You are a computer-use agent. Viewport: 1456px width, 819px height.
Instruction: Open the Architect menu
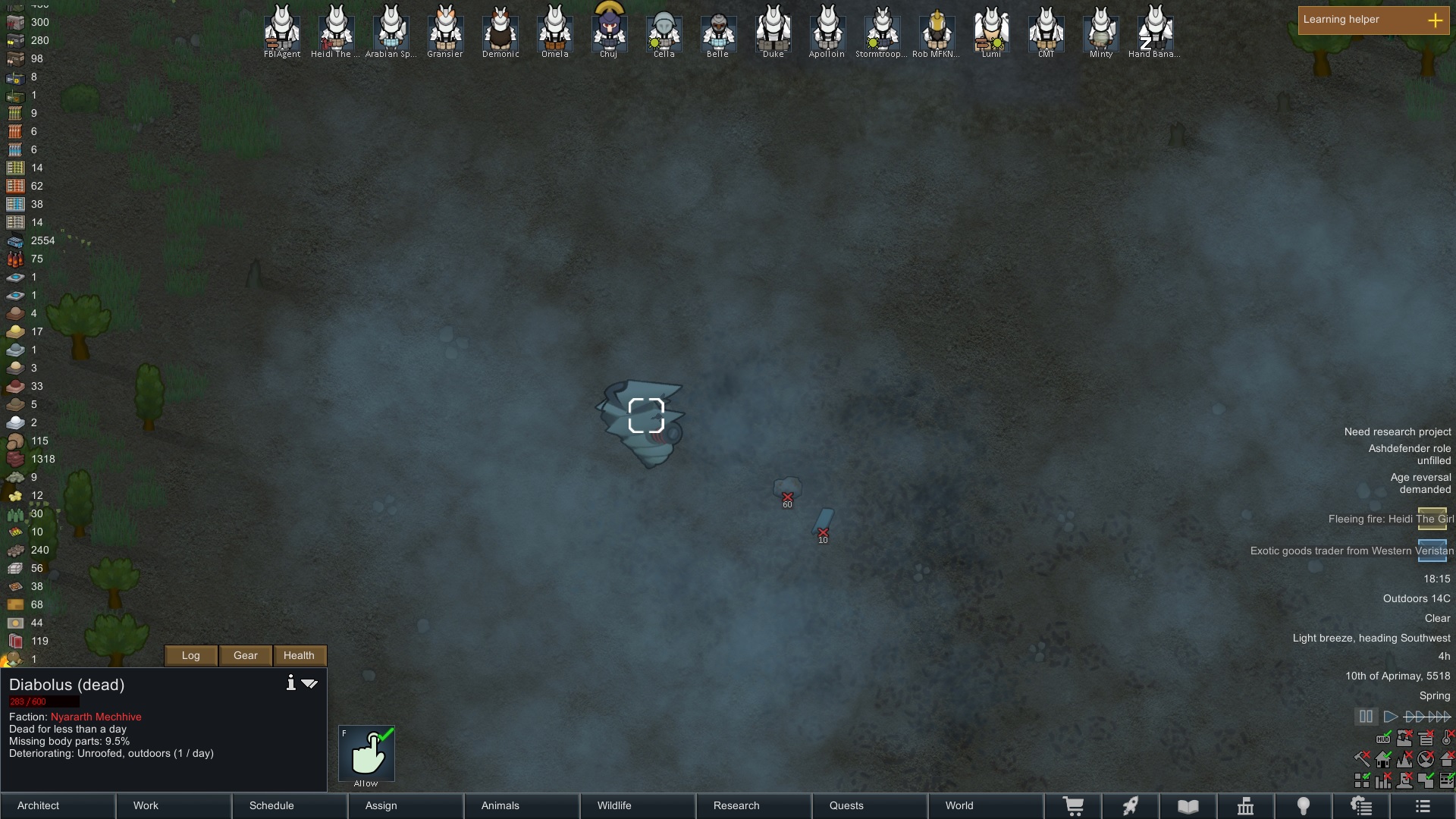point(58,805)
